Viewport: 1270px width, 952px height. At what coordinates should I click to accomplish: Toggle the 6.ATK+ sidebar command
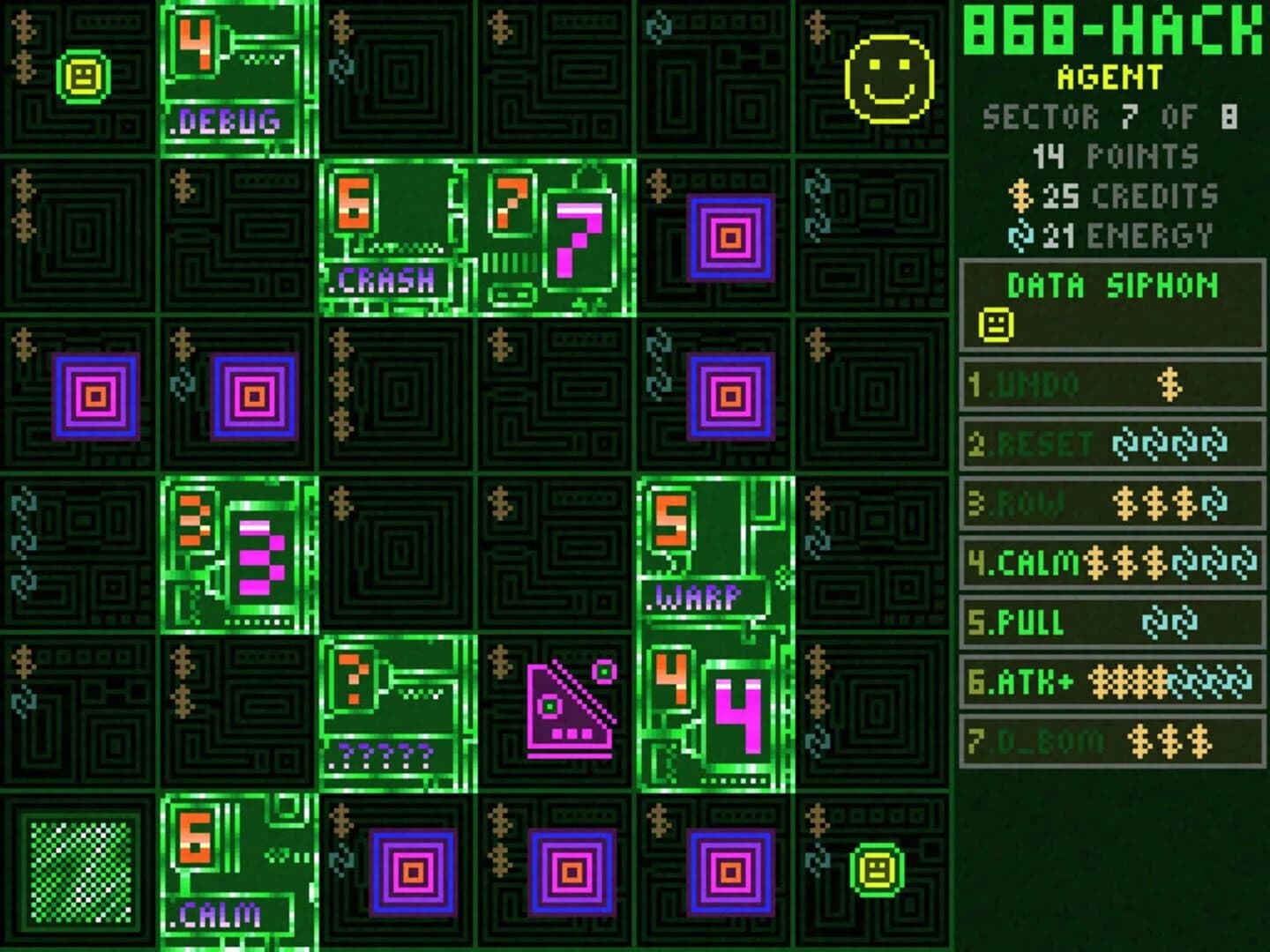(x=1111, y=681)
